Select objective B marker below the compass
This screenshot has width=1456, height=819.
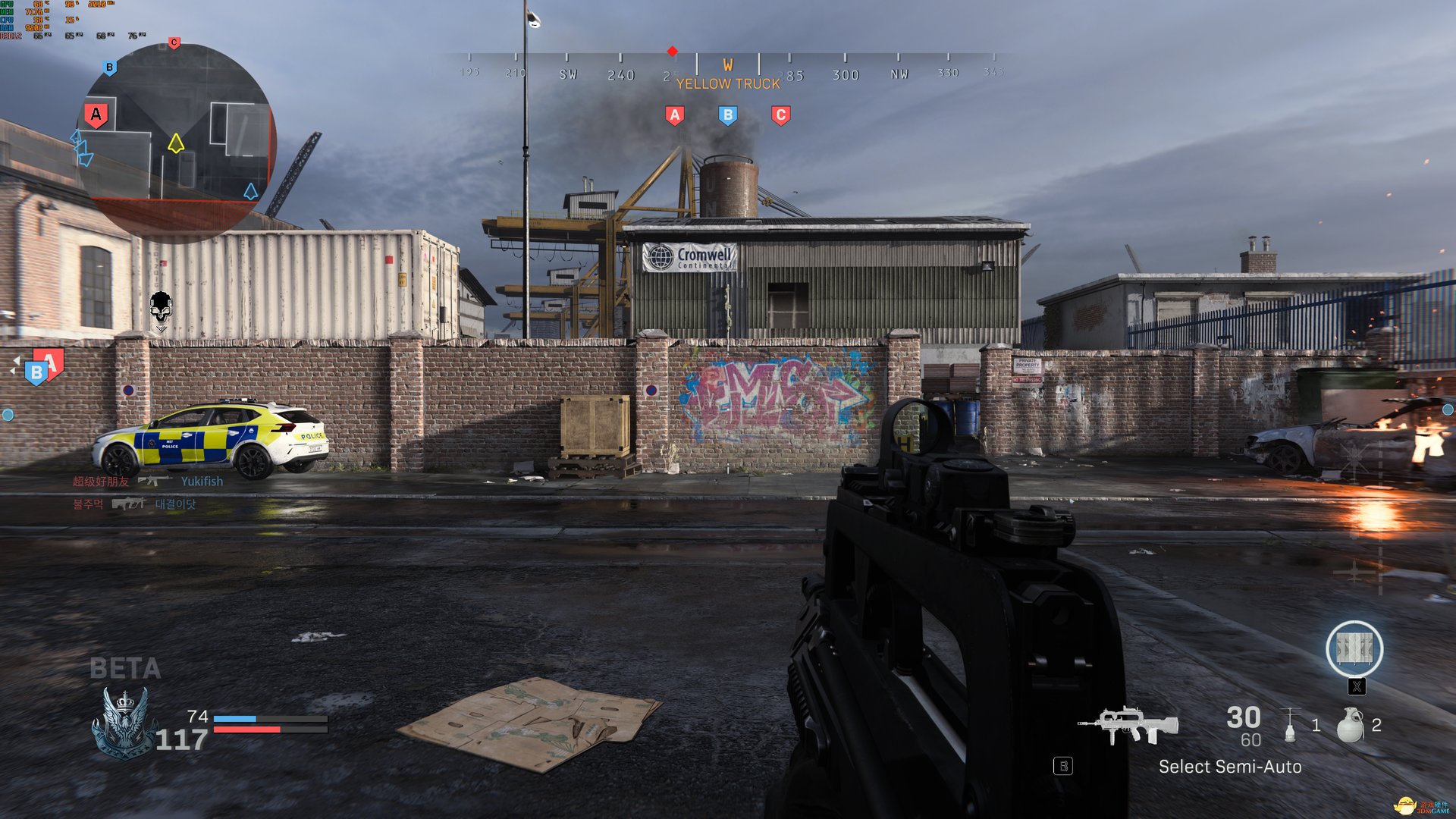point(727,115)
